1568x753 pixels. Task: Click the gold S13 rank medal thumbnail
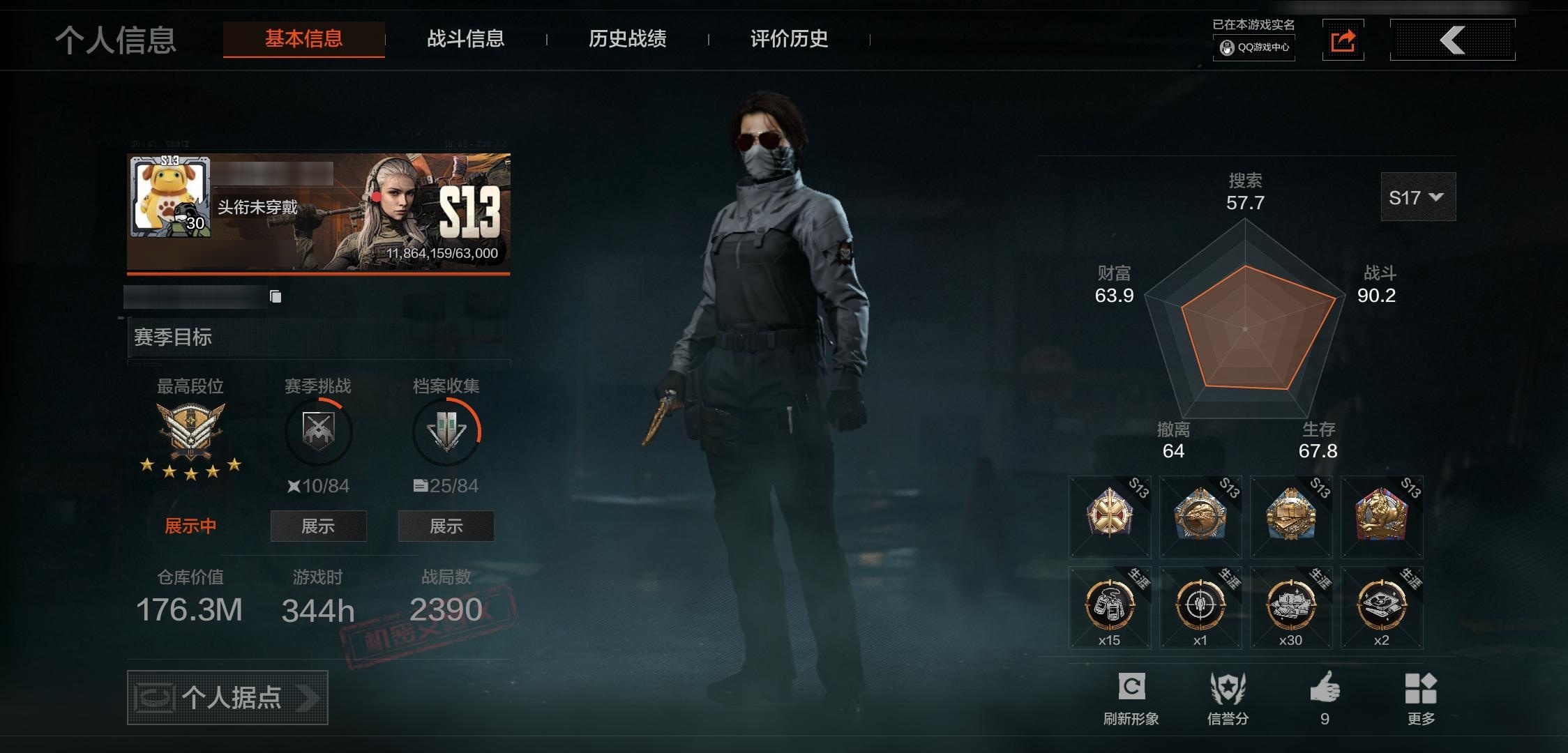pyautogui.click(x=1109, y=517)
